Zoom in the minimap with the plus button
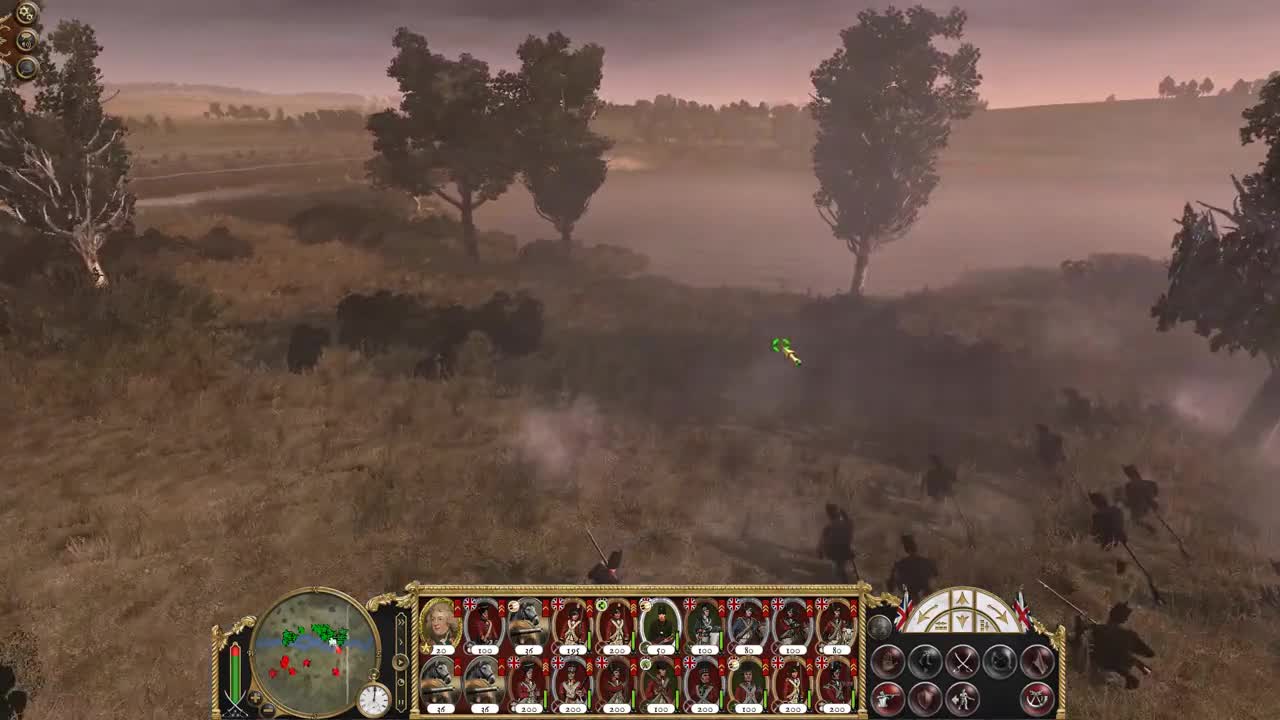 point(255,698)
